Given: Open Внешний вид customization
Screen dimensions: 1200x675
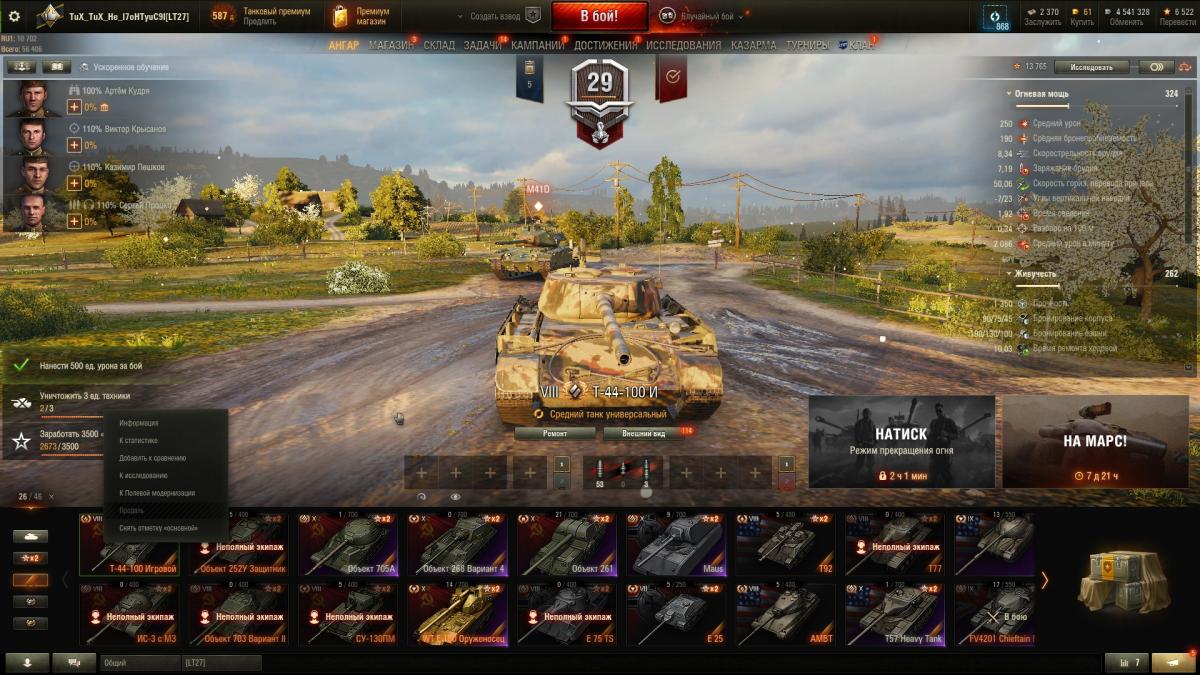Looking at the screenshot, I should 644,434.
